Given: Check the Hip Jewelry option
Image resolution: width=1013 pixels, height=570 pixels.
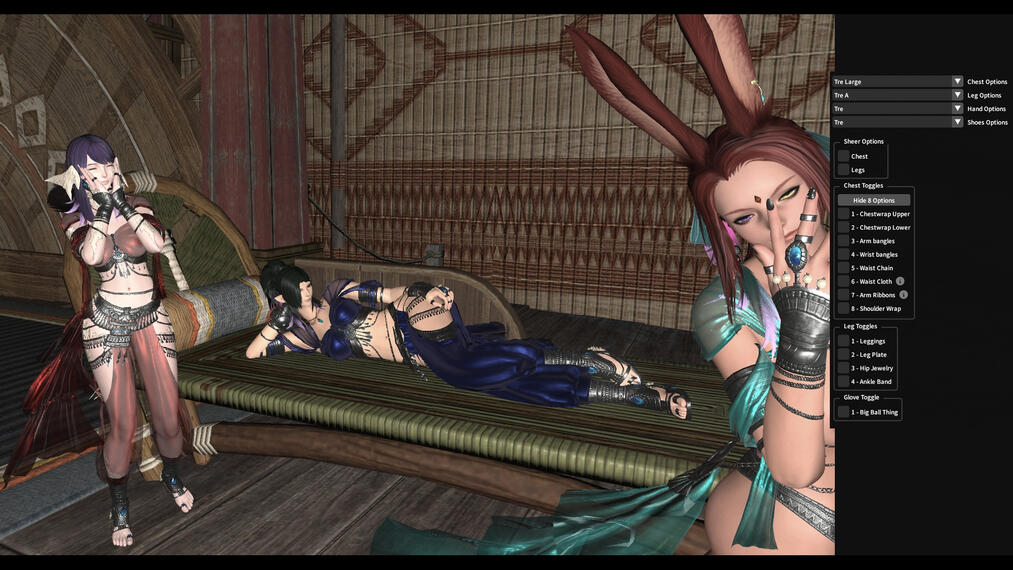Looking at the screenshot, I should click(x=844, y=369).
